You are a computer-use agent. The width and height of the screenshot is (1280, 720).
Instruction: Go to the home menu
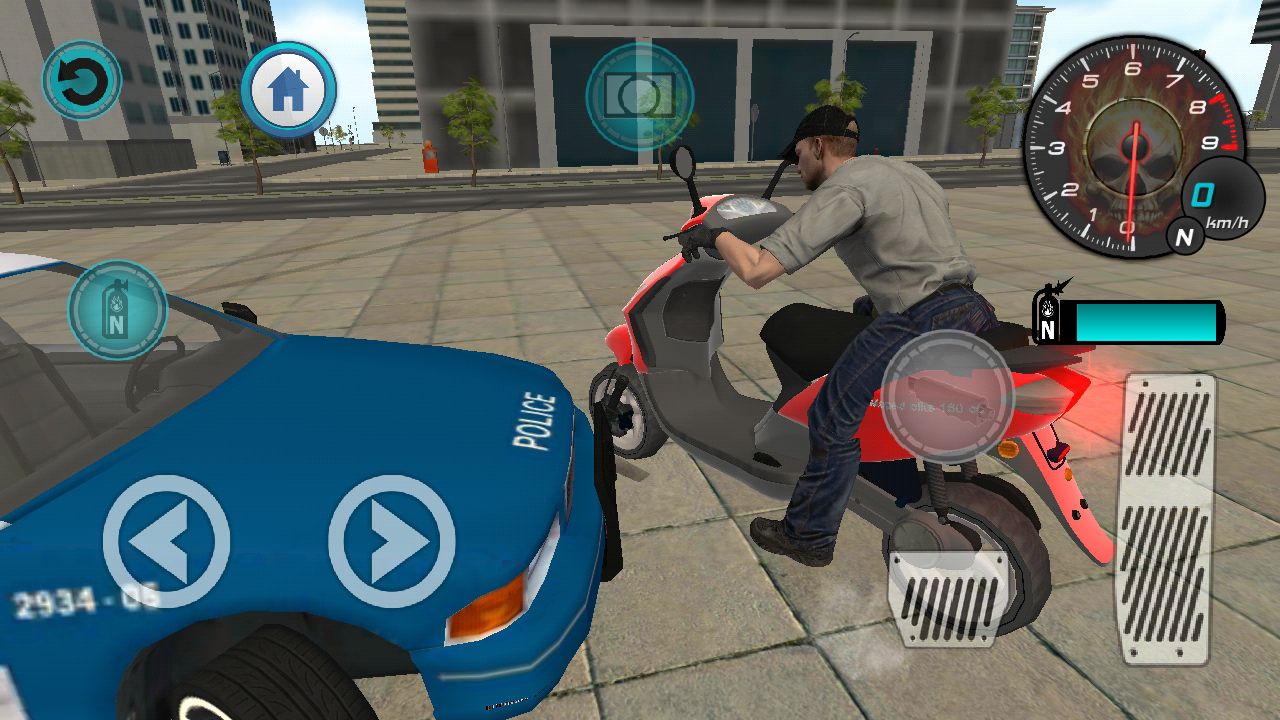[288, 90]
